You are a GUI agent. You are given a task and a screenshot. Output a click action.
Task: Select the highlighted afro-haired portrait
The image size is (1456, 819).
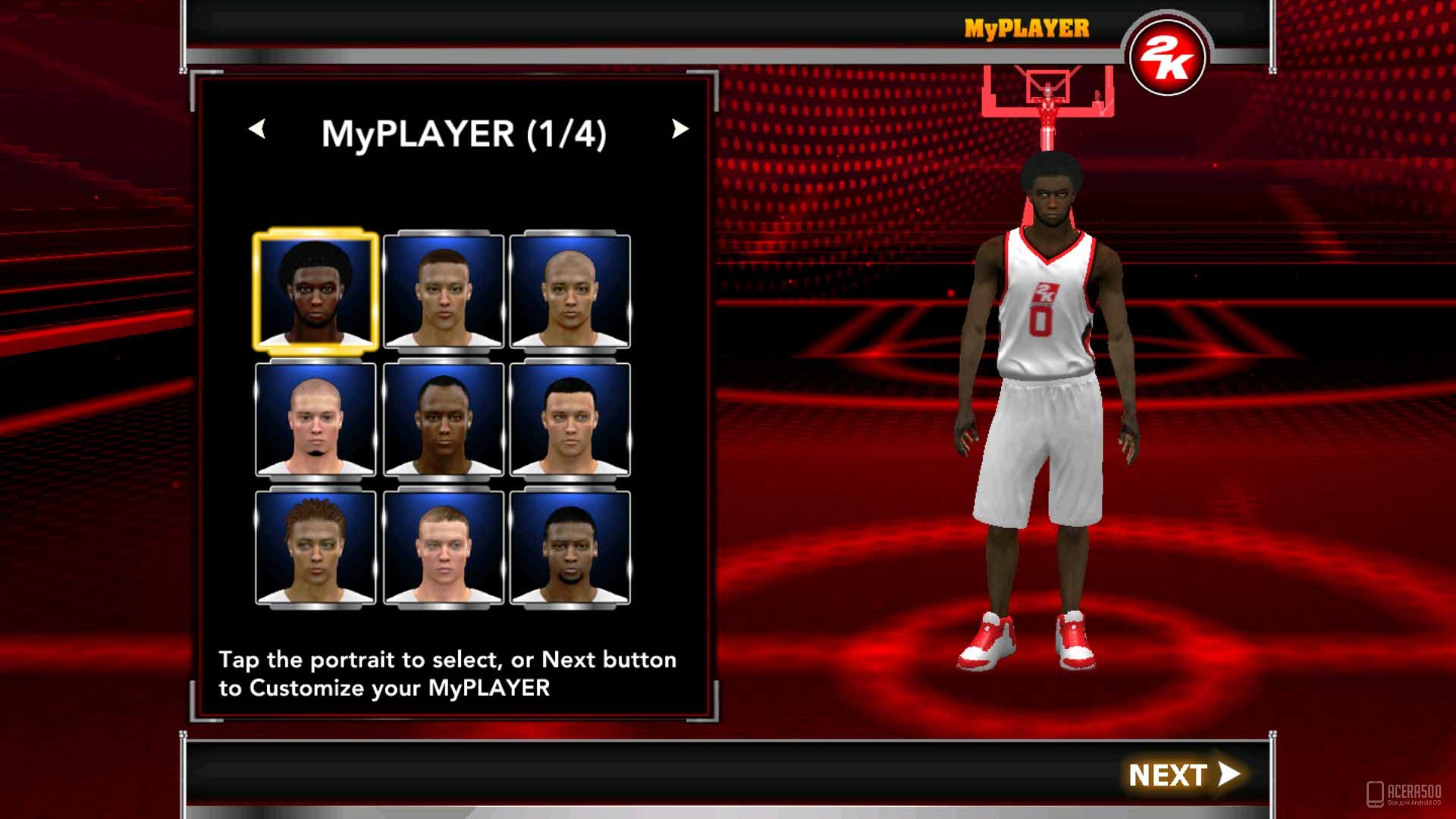pyautogui.click(x=315, y=290)
